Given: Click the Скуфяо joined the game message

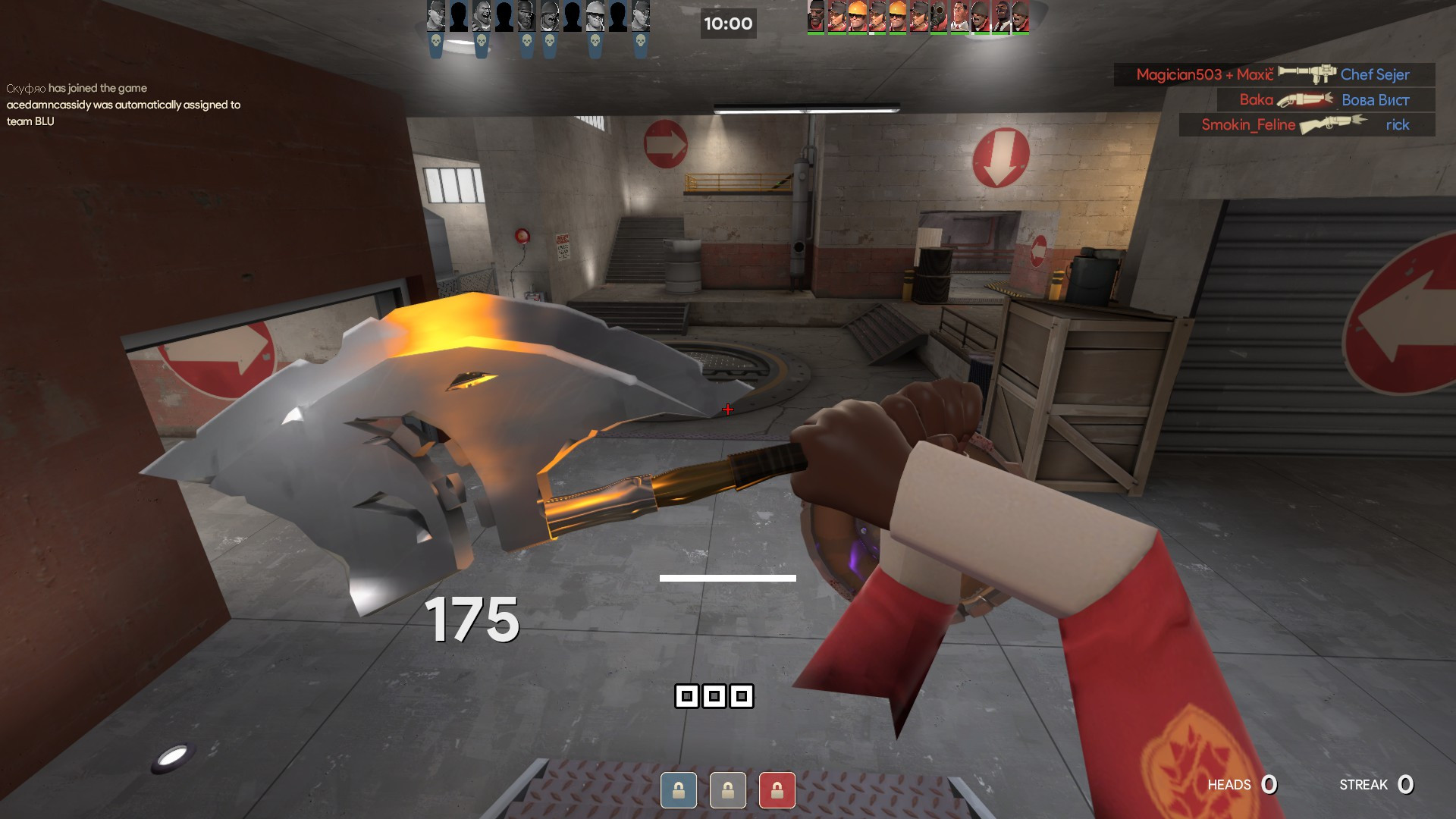Looking at the screenshot, I should [76, 88].
